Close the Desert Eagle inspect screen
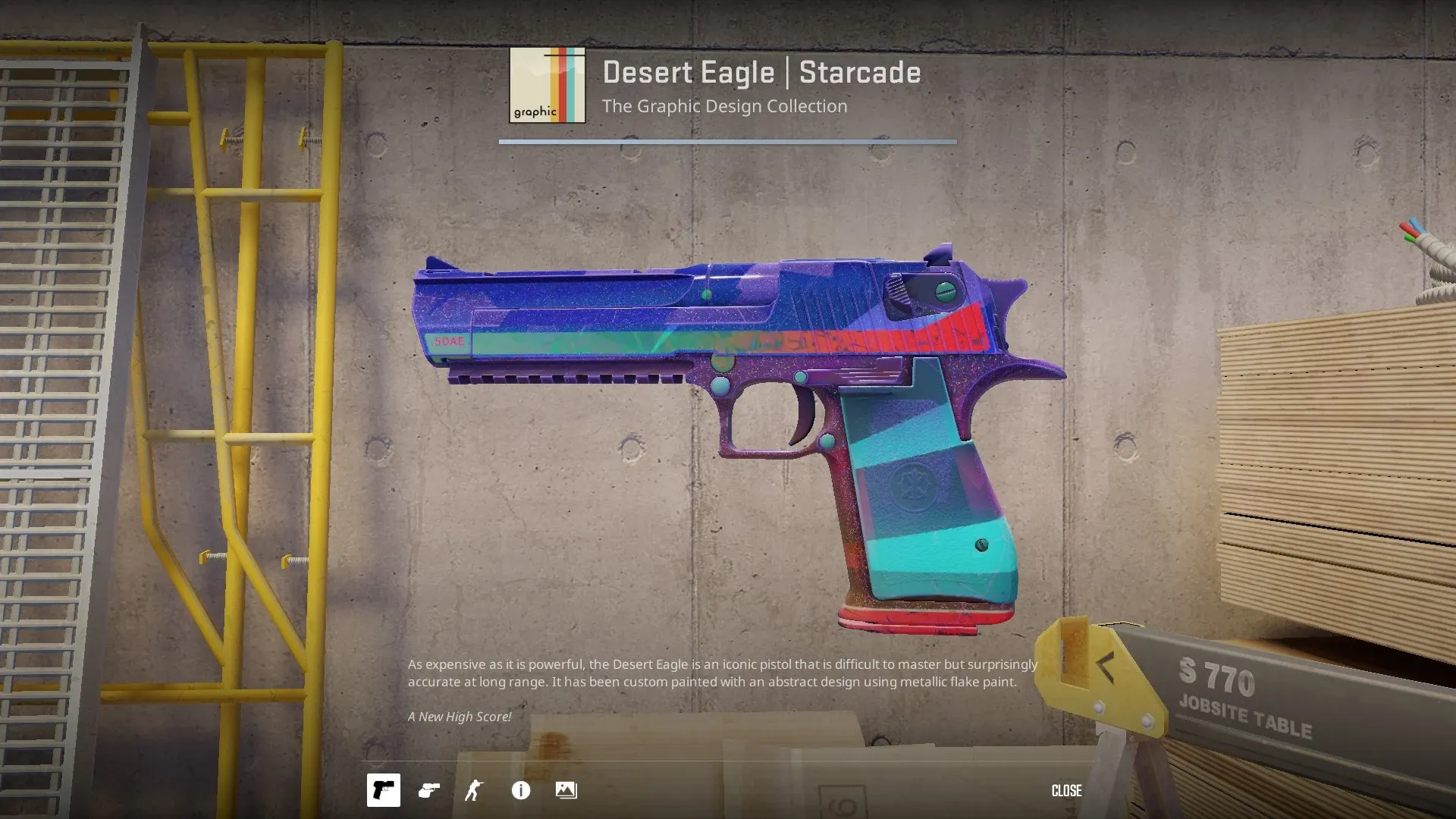The image size is (1456, 819). (1066, 791)
